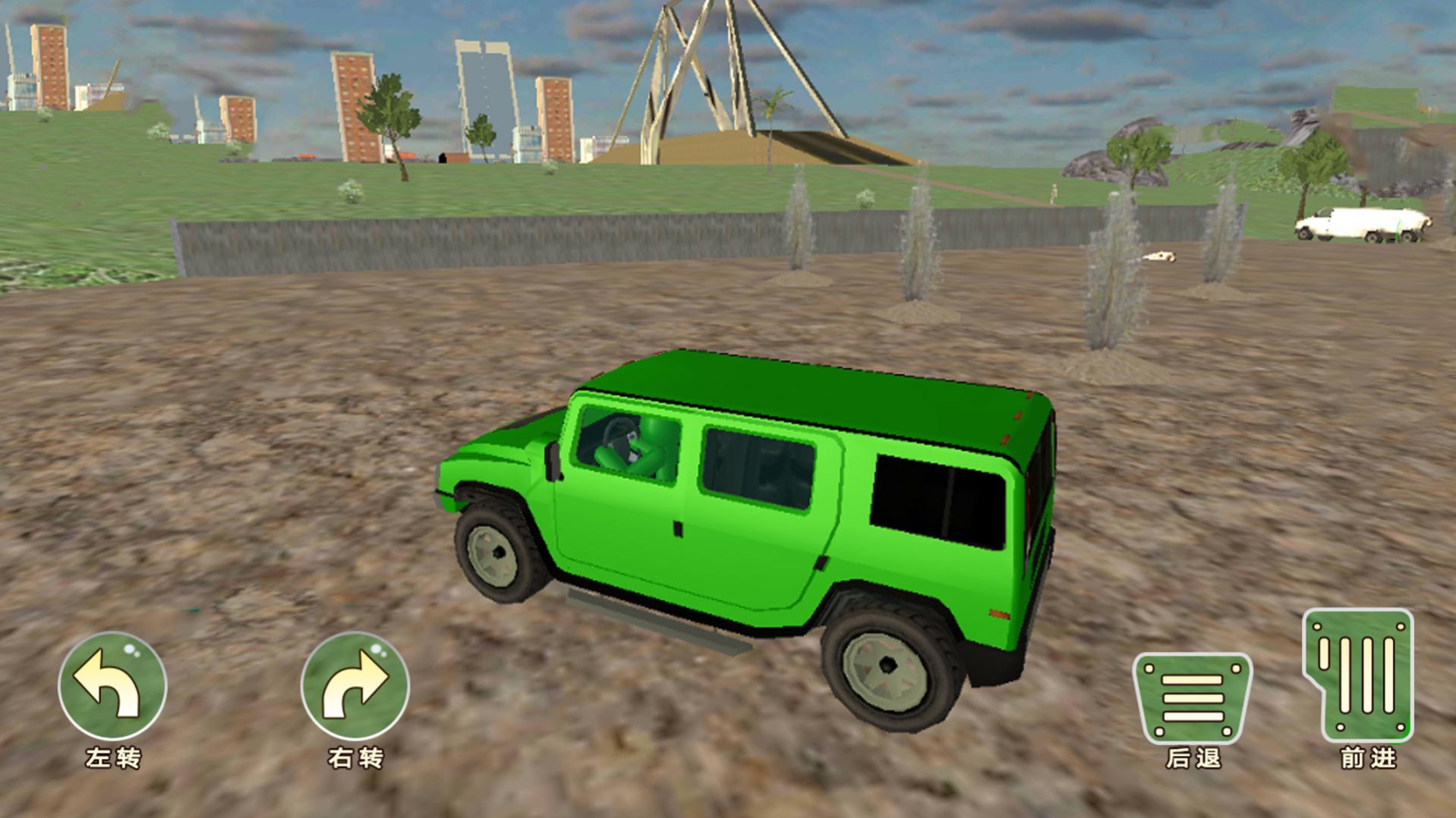This screenshot has width=1456, height=818.
Task: Hit the reverse (后退) brake pedal
Action: 1192,698
